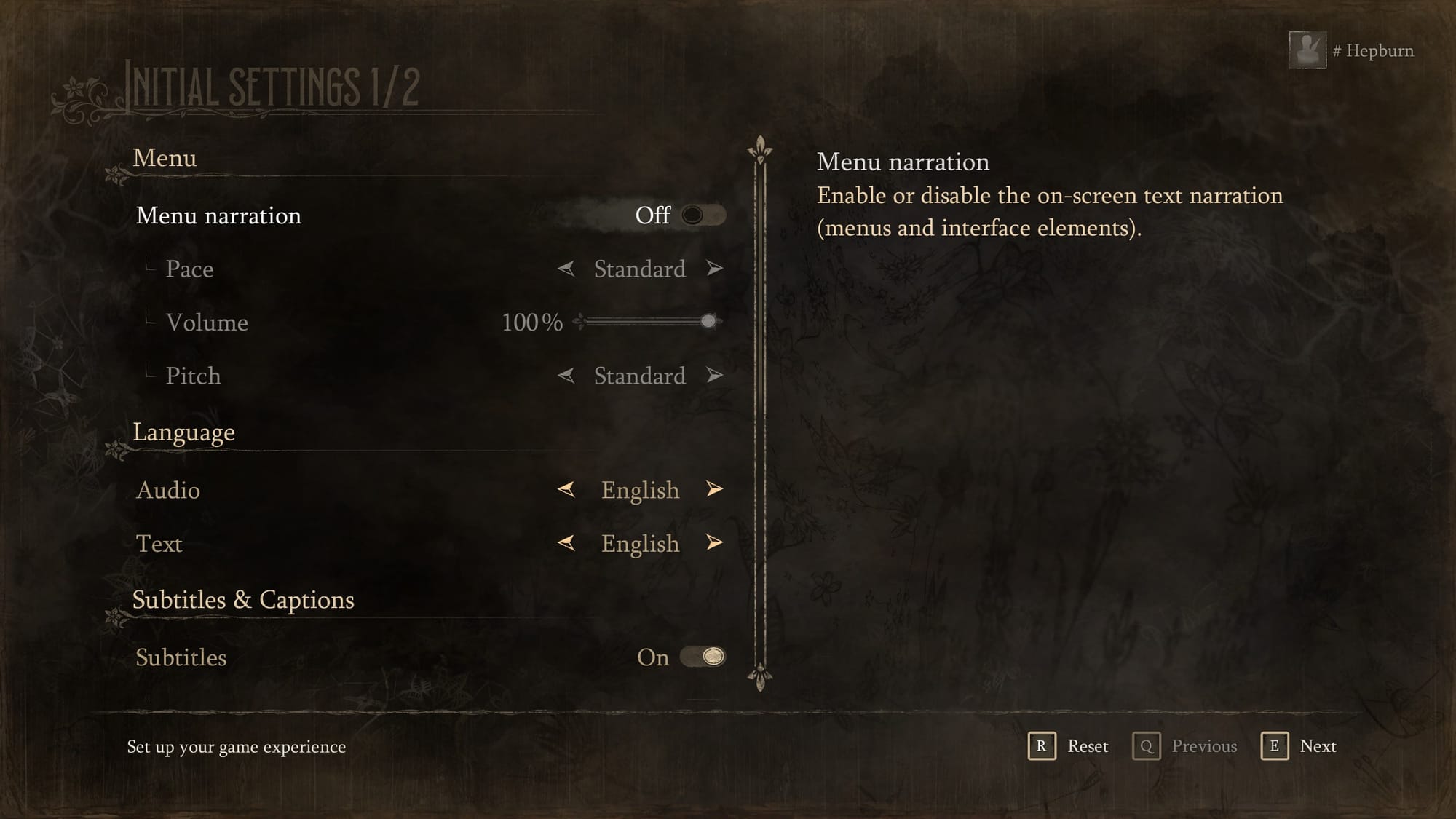Toggle Menu narration on

coord(703,215)
